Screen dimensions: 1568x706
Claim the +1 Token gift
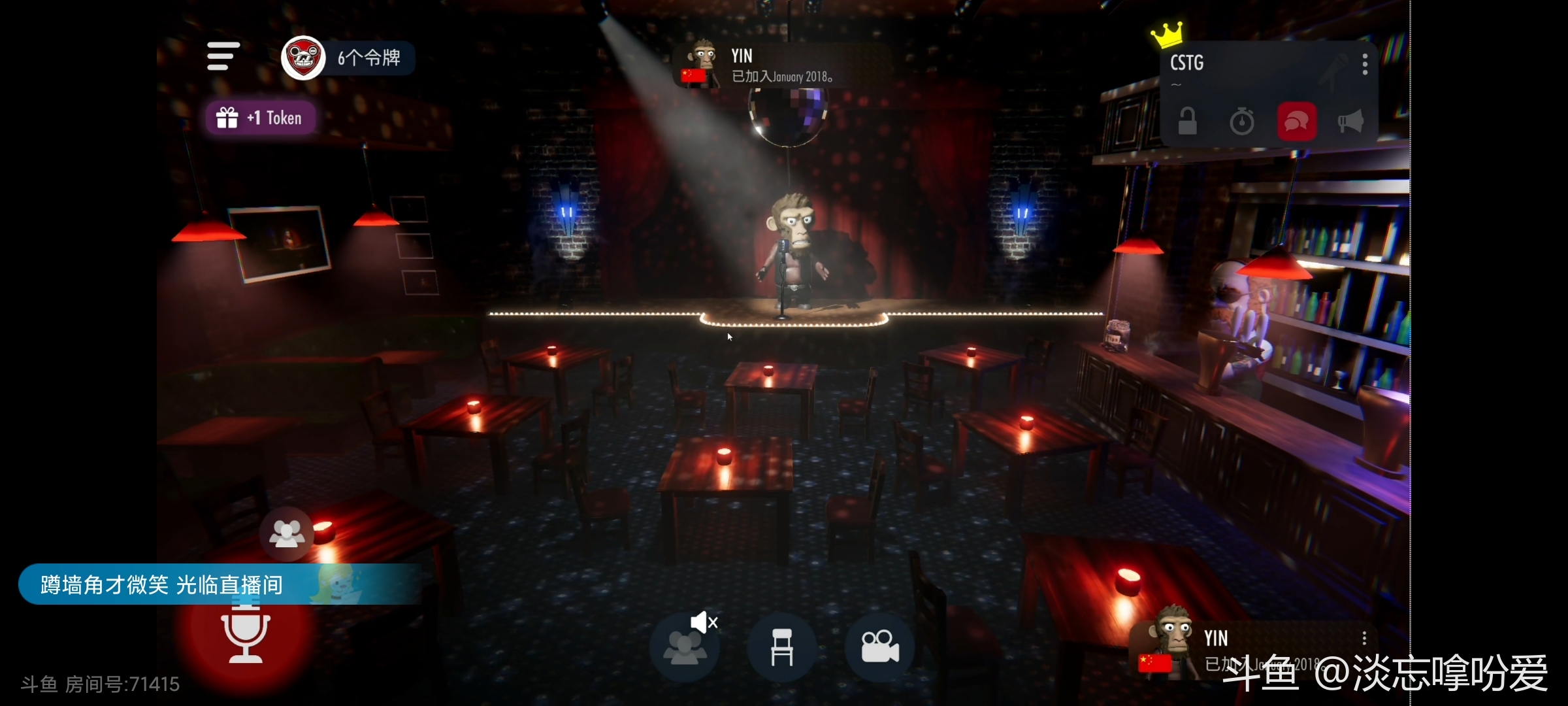tap(261, 118)
